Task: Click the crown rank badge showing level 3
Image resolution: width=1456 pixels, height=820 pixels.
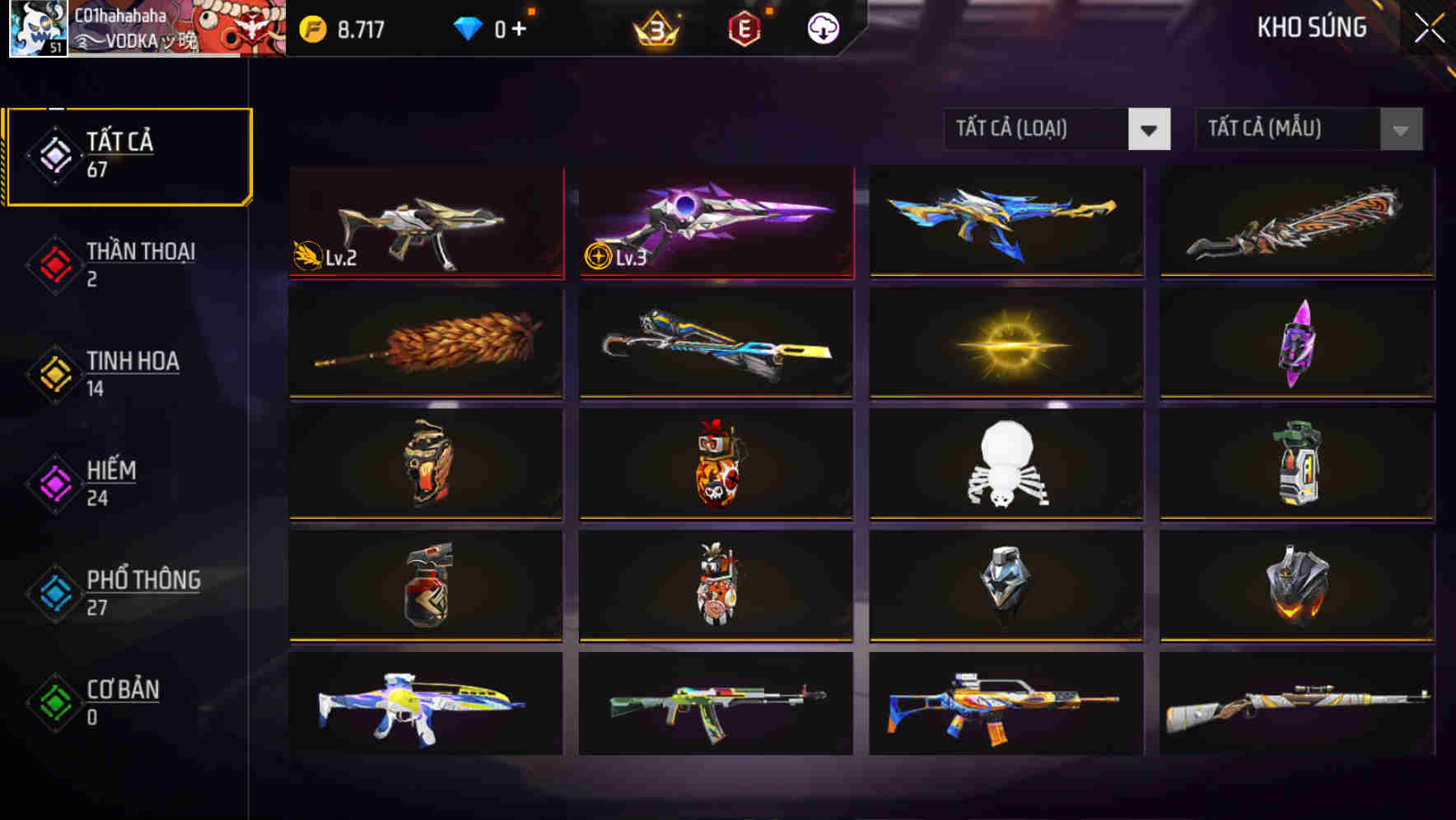Action: [655, 27]
